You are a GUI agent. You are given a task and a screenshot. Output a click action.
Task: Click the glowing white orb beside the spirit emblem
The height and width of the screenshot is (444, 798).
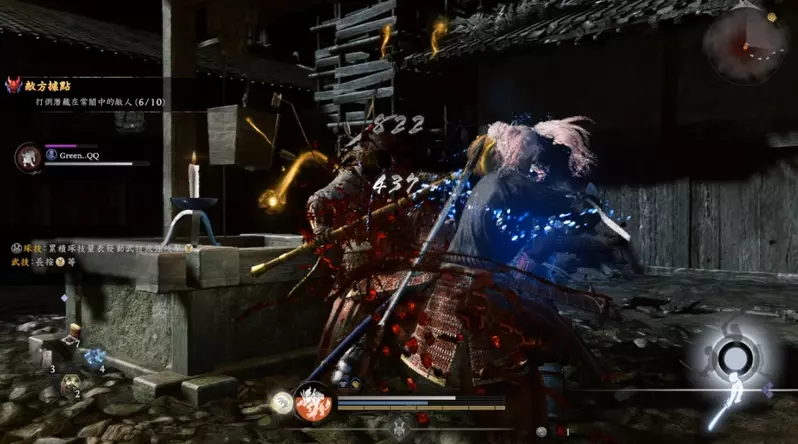click(281, 402)
